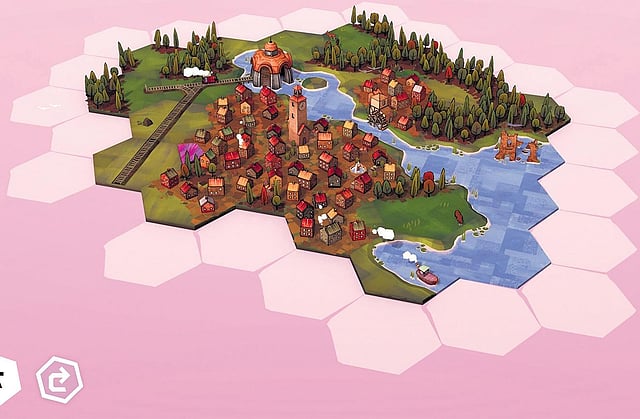Click the hexagon arrow button

pyautogui.click(x=59, y=380)
